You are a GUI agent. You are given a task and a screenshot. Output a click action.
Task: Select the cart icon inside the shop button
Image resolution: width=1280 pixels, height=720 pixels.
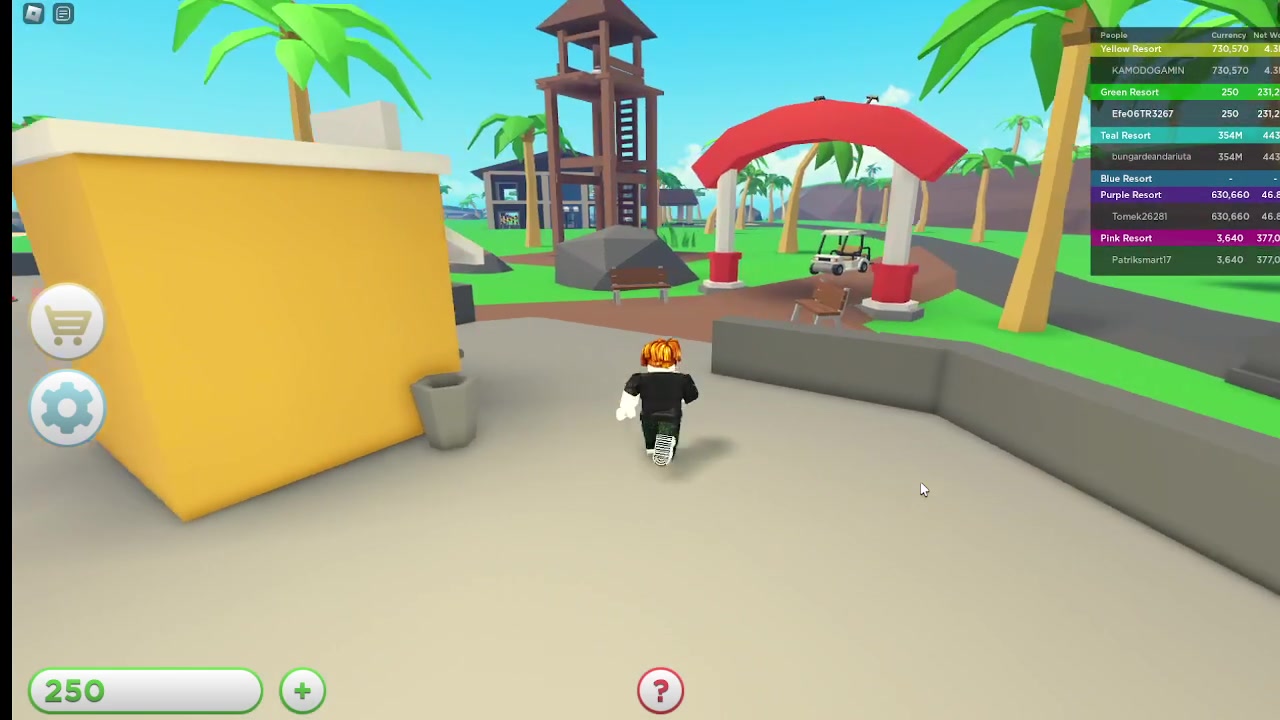66,320
